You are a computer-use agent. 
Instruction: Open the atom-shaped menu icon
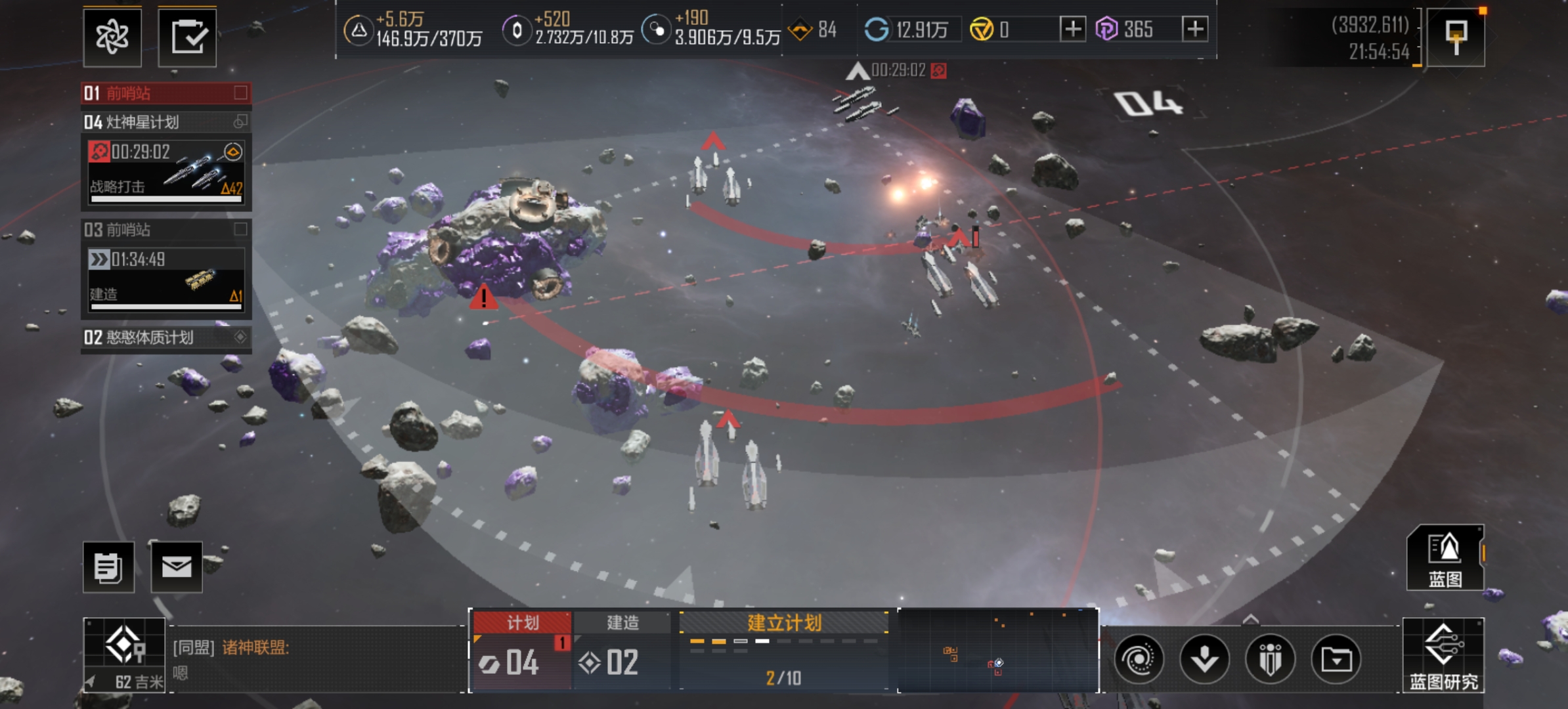click(112, 36)
